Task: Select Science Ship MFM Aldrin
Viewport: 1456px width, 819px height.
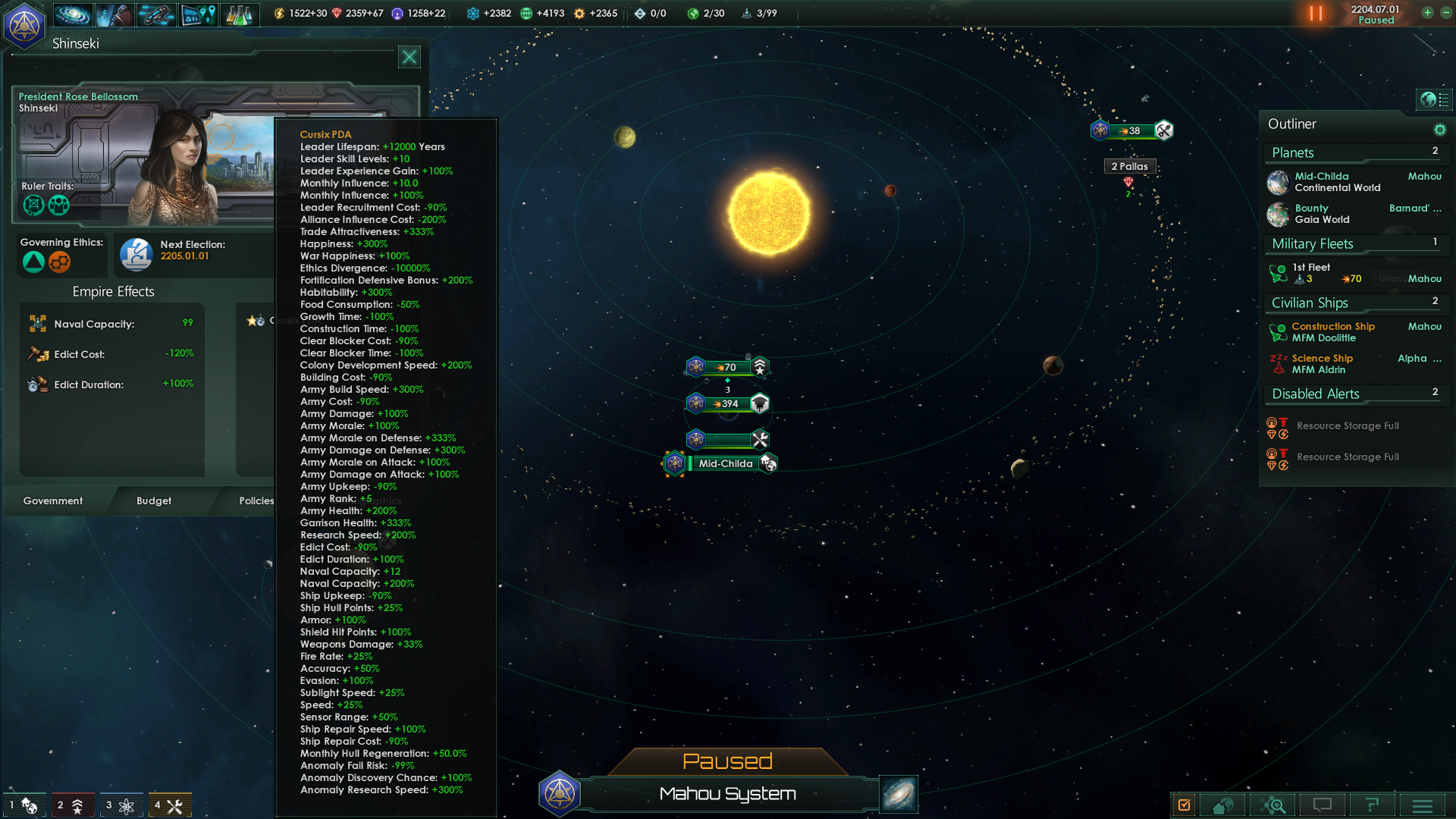Action: (x=1323, y=364)
